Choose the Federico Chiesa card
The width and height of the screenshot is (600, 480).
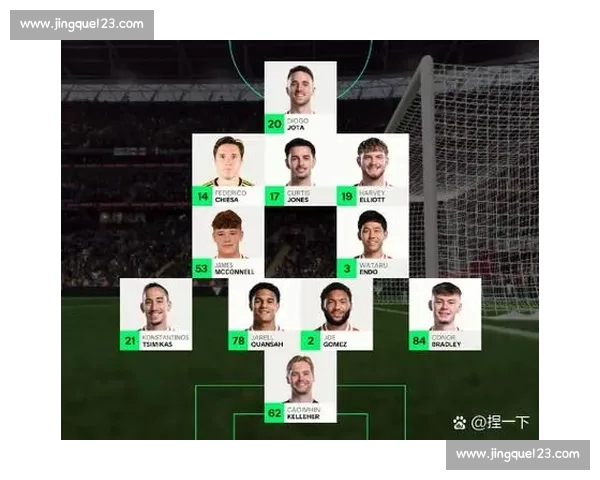click(x=228, y=170)
